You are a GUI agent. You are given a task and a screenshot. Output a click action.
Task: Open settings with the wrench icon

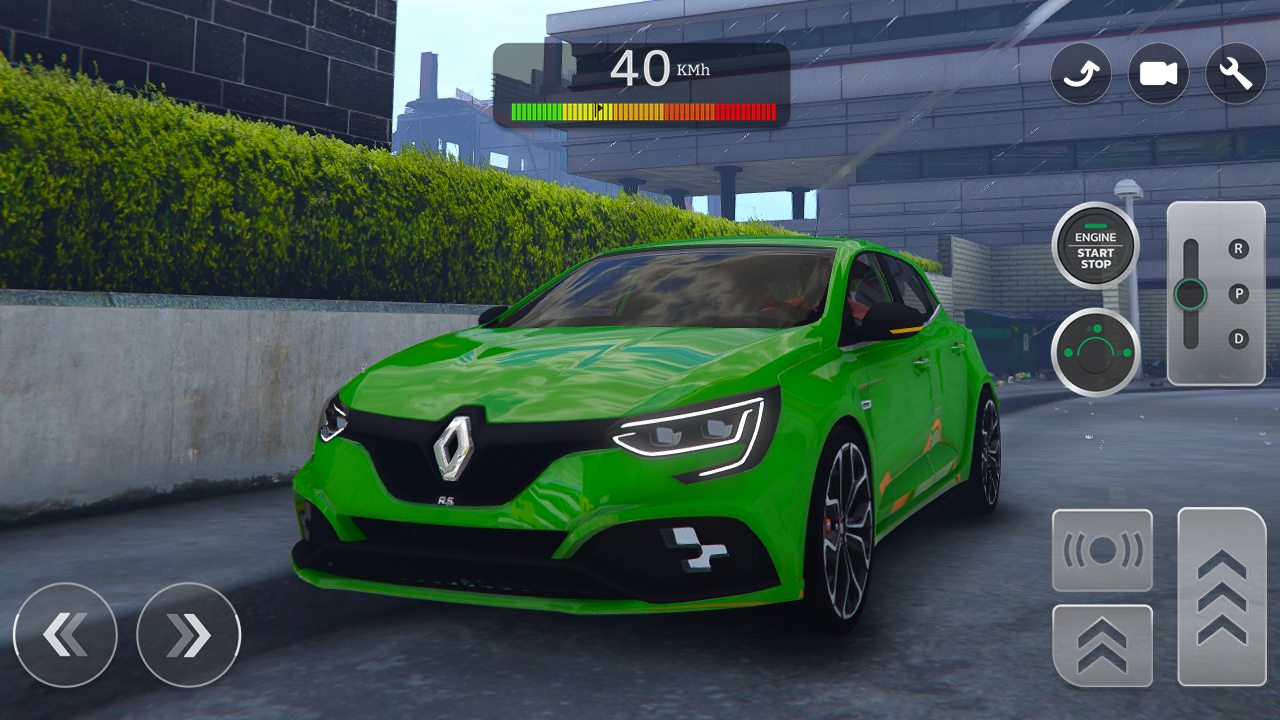click(1234, 74)
